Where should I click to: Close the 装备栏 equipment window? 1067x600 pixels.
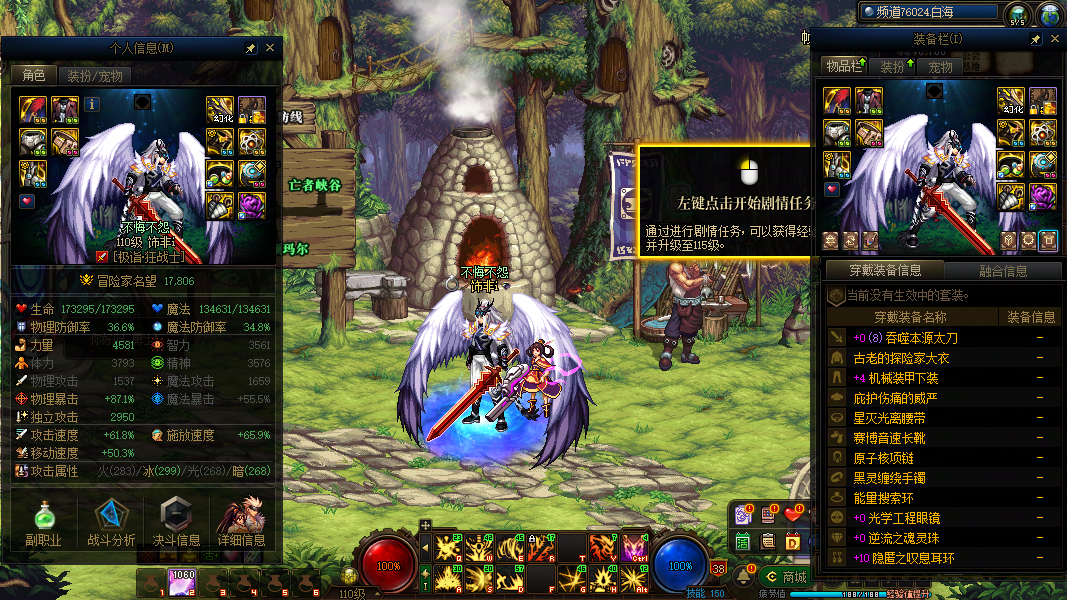(x=1053, y=39)
